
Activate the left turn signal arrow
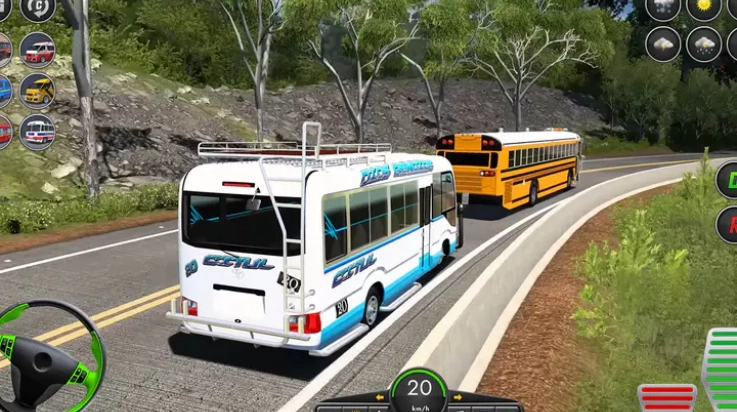tap(381, 397)
